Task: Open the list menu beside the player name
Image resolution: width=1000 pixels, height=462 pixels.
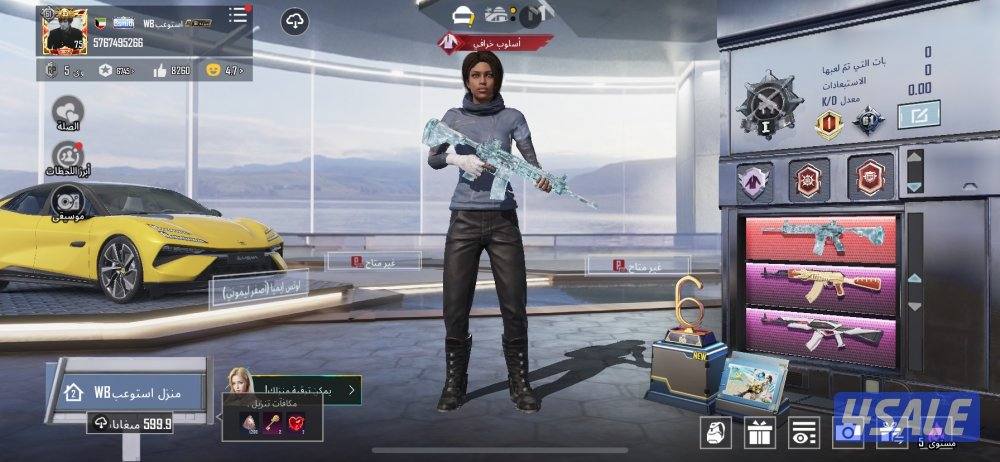Action: tap(238, 16)
